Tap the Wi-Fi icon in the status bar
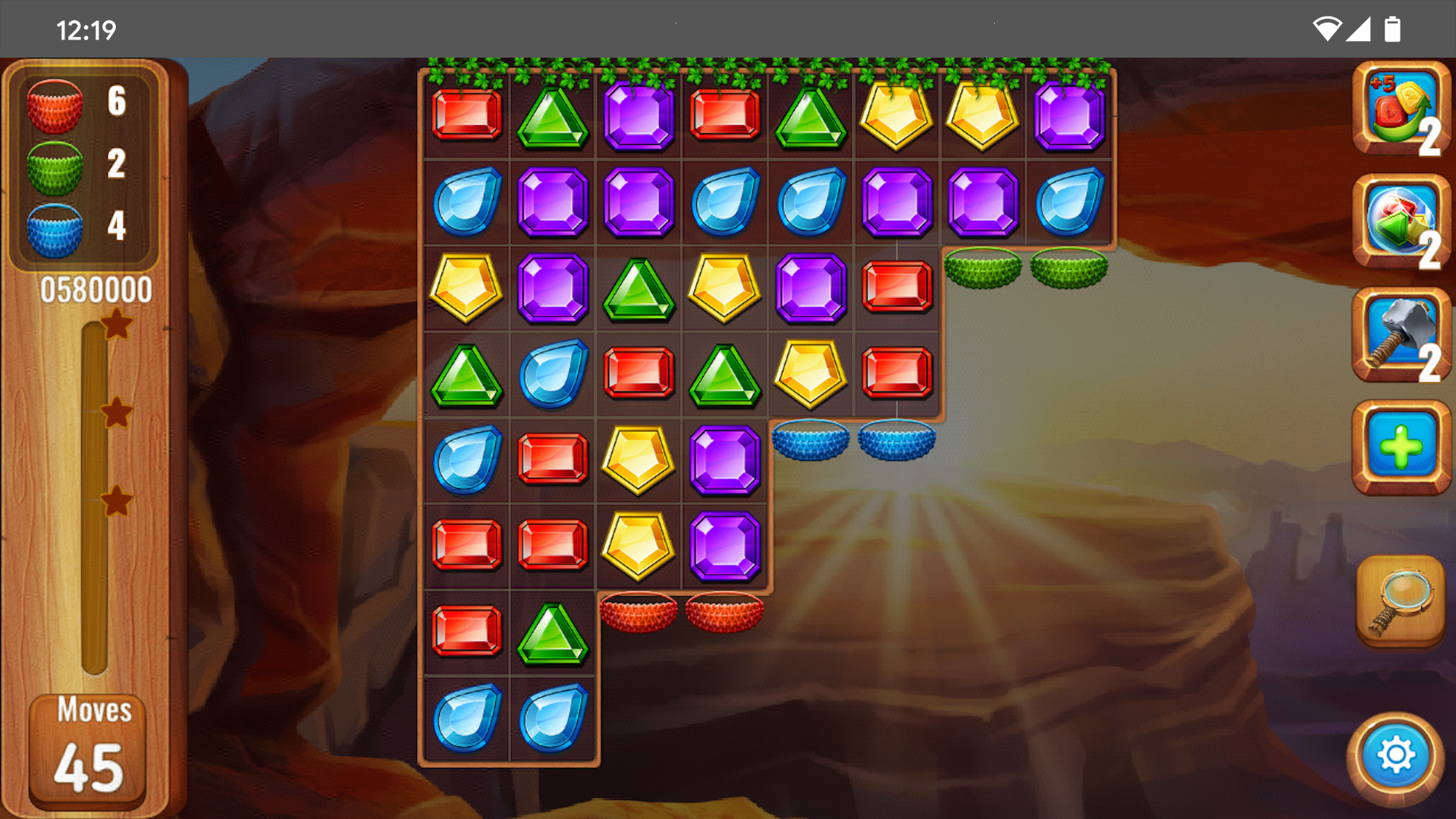The width and height of the screenshot is (1456, 819). pos(1326,27)
